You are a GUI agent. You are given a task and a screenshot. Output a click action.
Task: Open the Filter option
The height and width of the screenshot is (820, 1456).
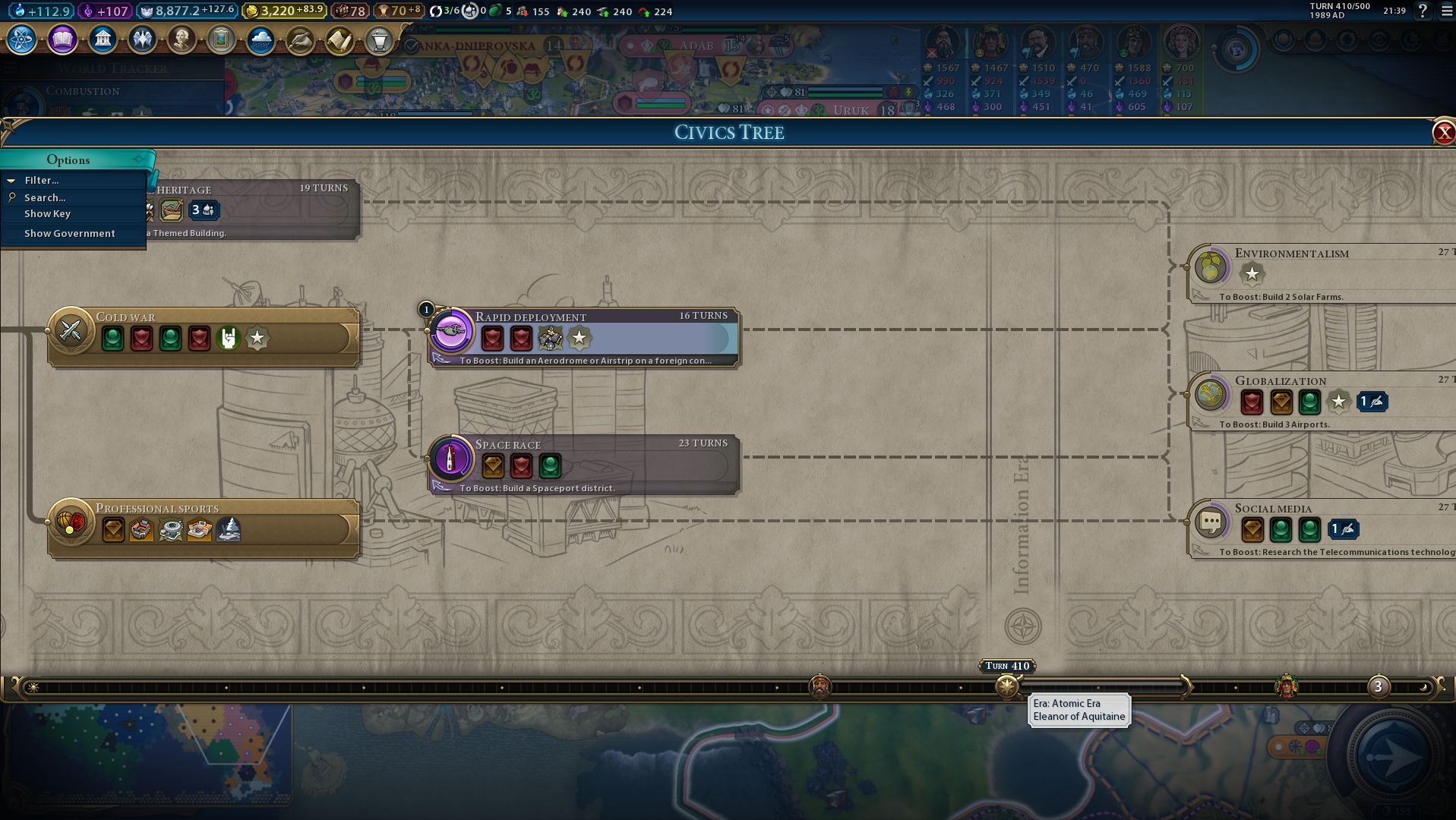point(41,181)
